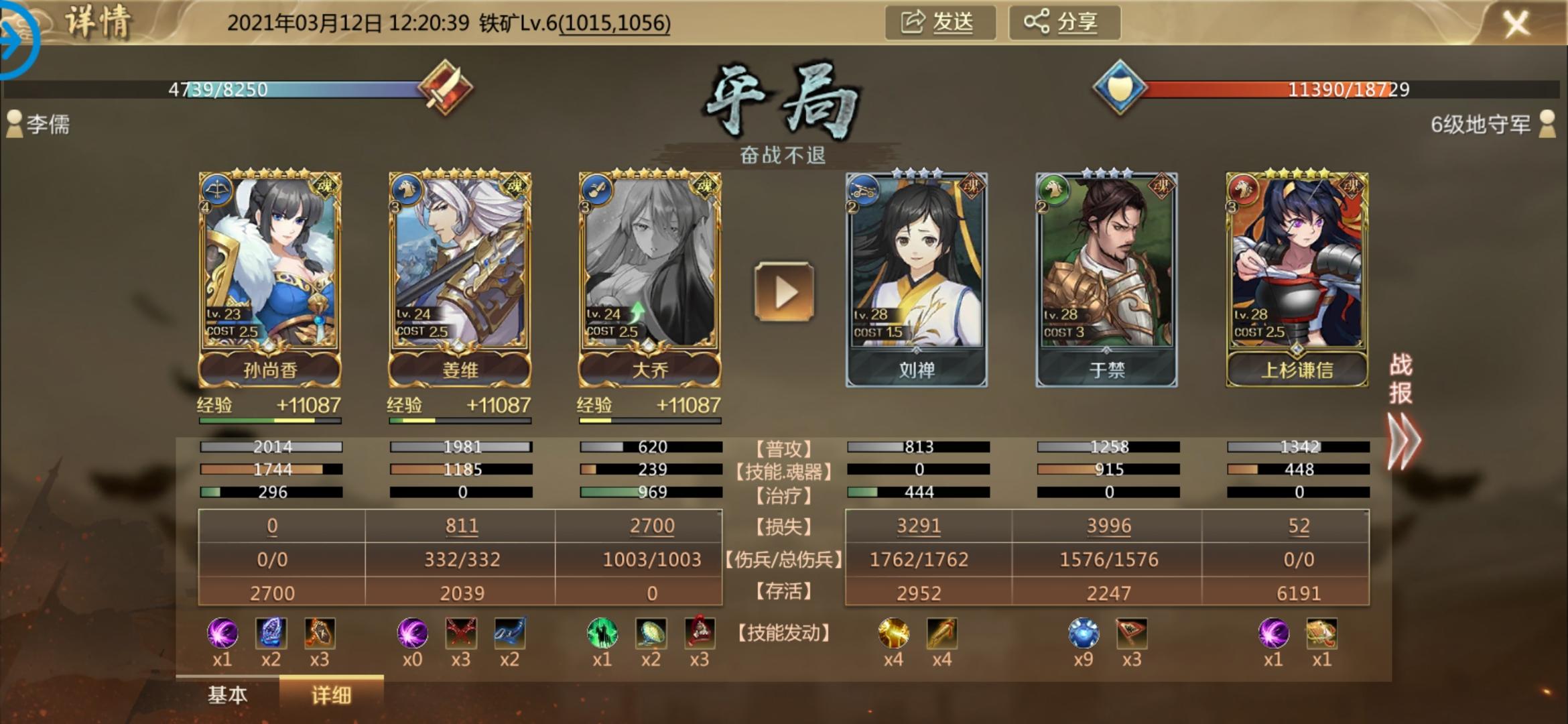Click 大乔's loss number 2700
This screenshot has width=1568, height=724.
pyautogui.click(x=652, y=526)
